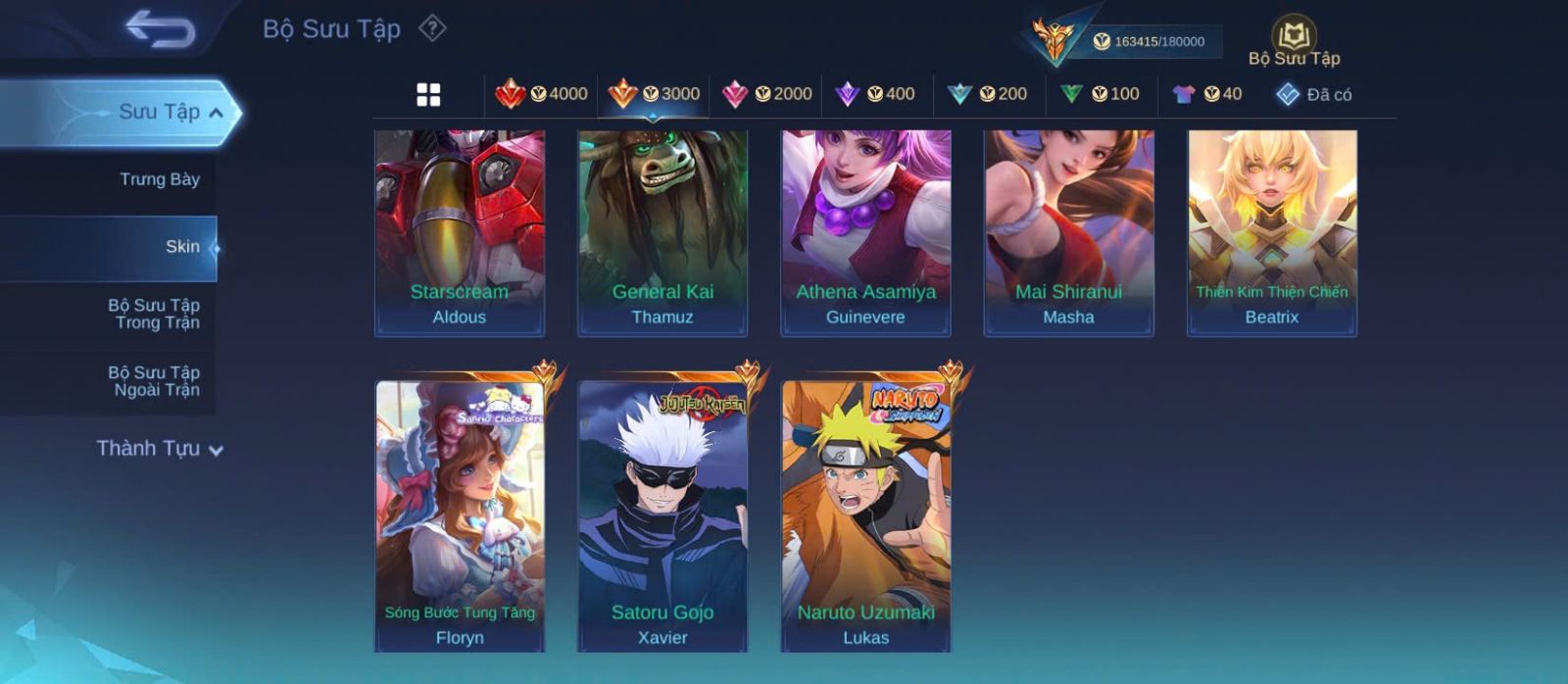1568x684 pixels.
Task: Select the Floryn Sanrio skin card
Action: click(x=460, y=515)
